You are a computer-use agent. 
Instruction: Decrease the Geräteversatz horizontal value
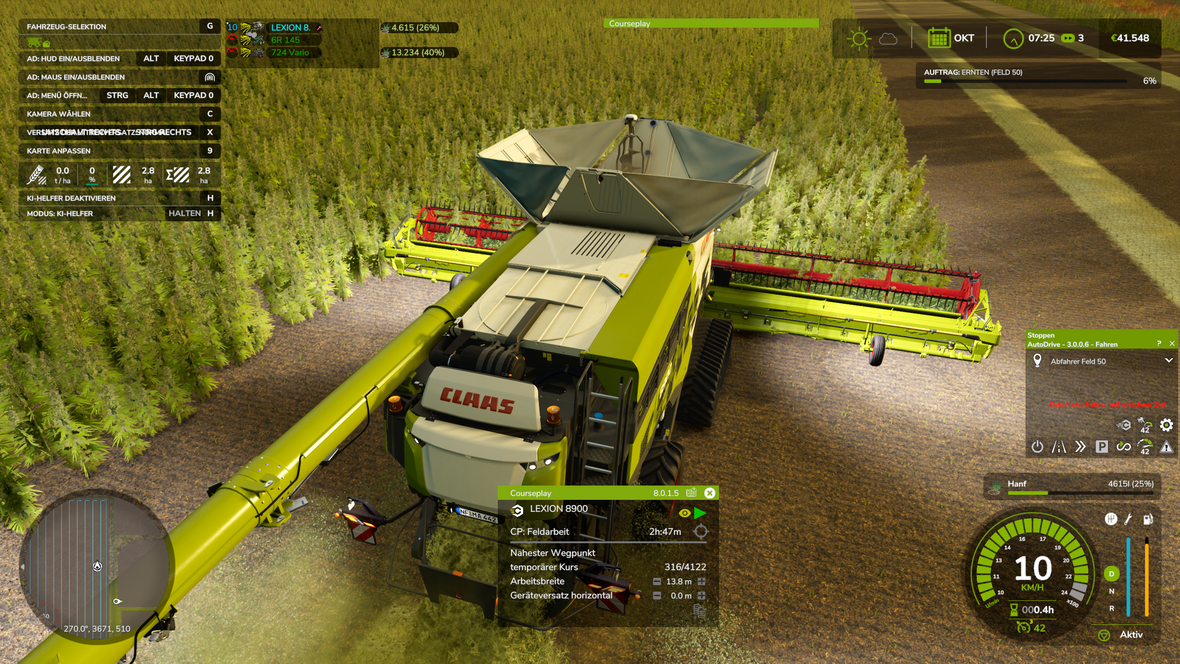(x=657, y=596)
